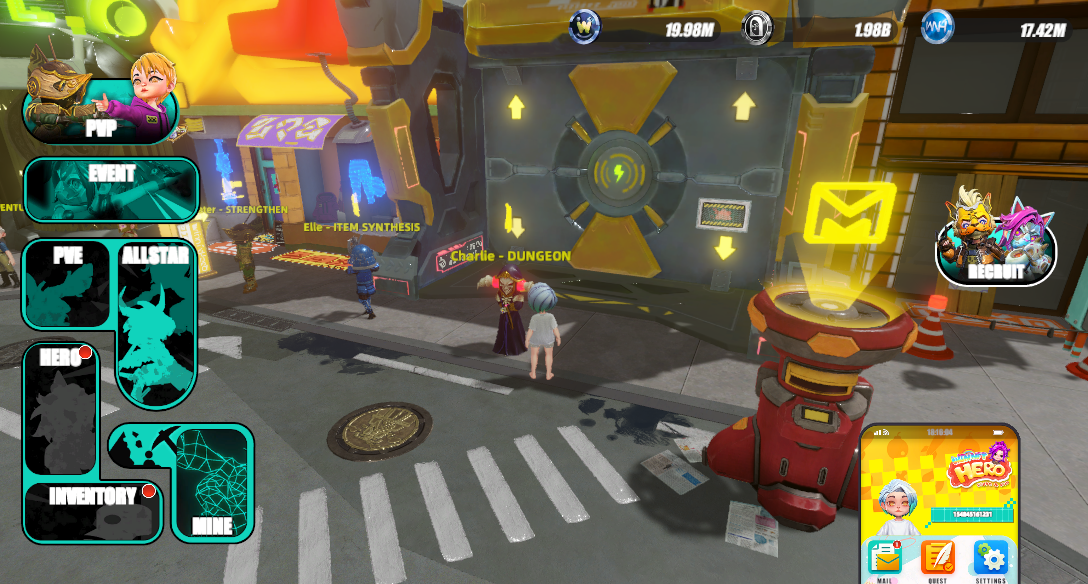Go to the MINE
This screenshot has width=1088, height=584.
pos(212,485)
